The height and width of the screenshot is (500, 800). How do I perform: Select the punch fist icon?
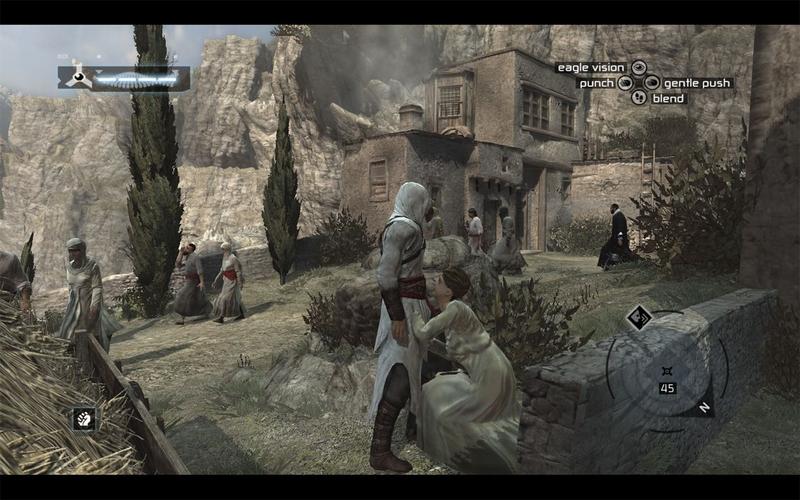click(625, 83)
